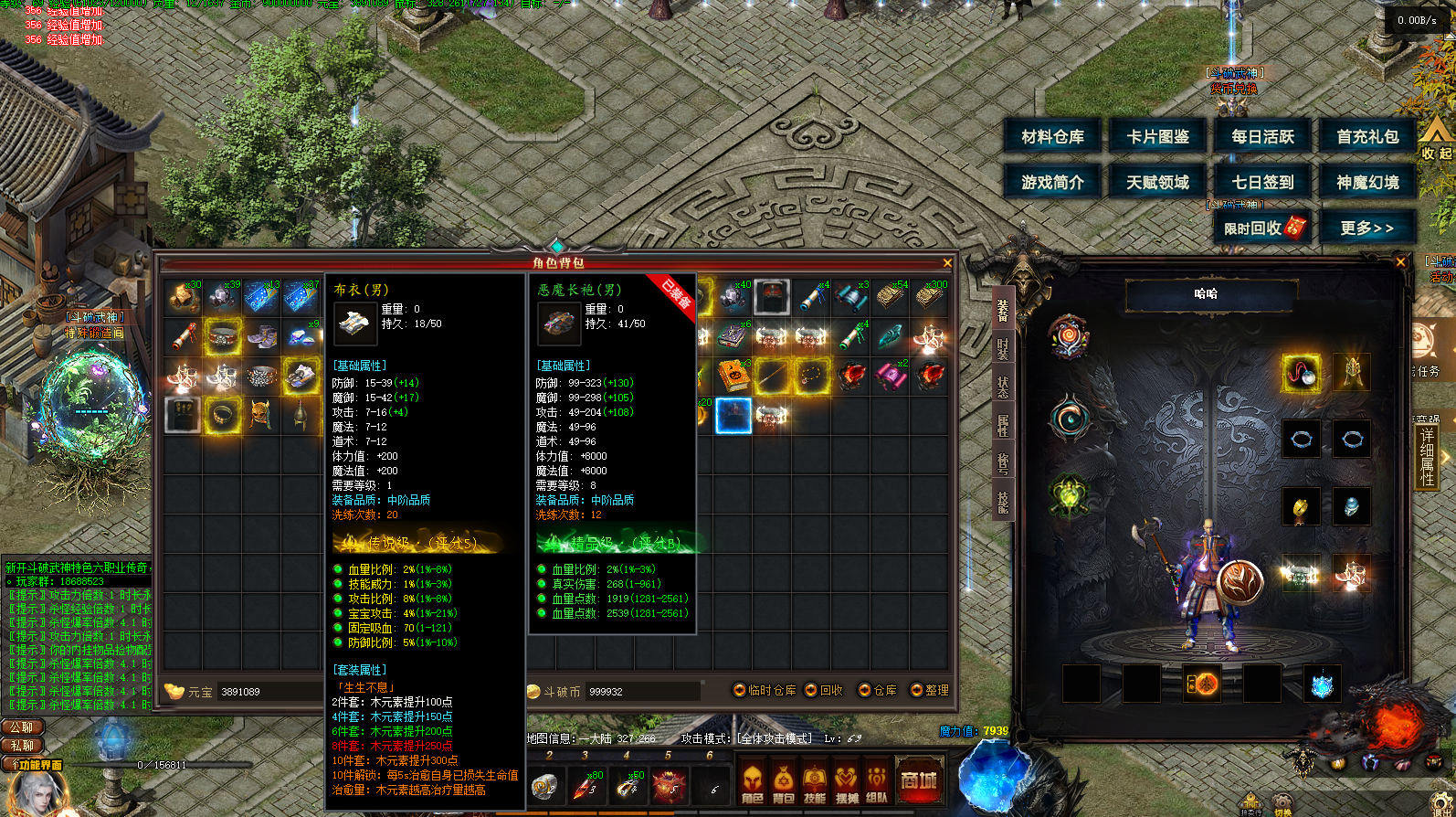Open the 七日签到 seven-day sign-in
Screen dimensions: 1456x817
pyautogui.click(x=1262, y=183)
